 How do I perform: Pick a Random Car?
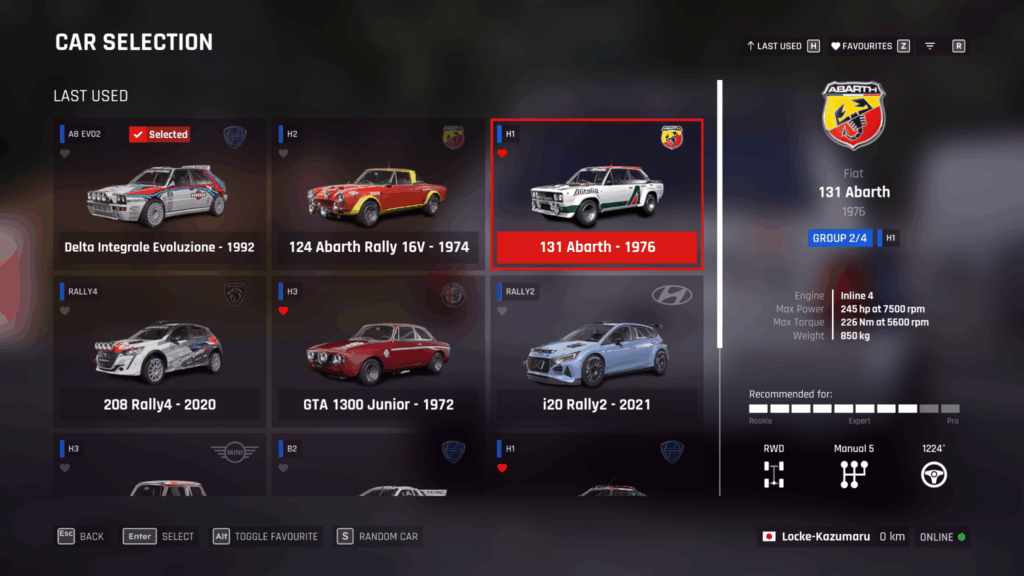378,536
